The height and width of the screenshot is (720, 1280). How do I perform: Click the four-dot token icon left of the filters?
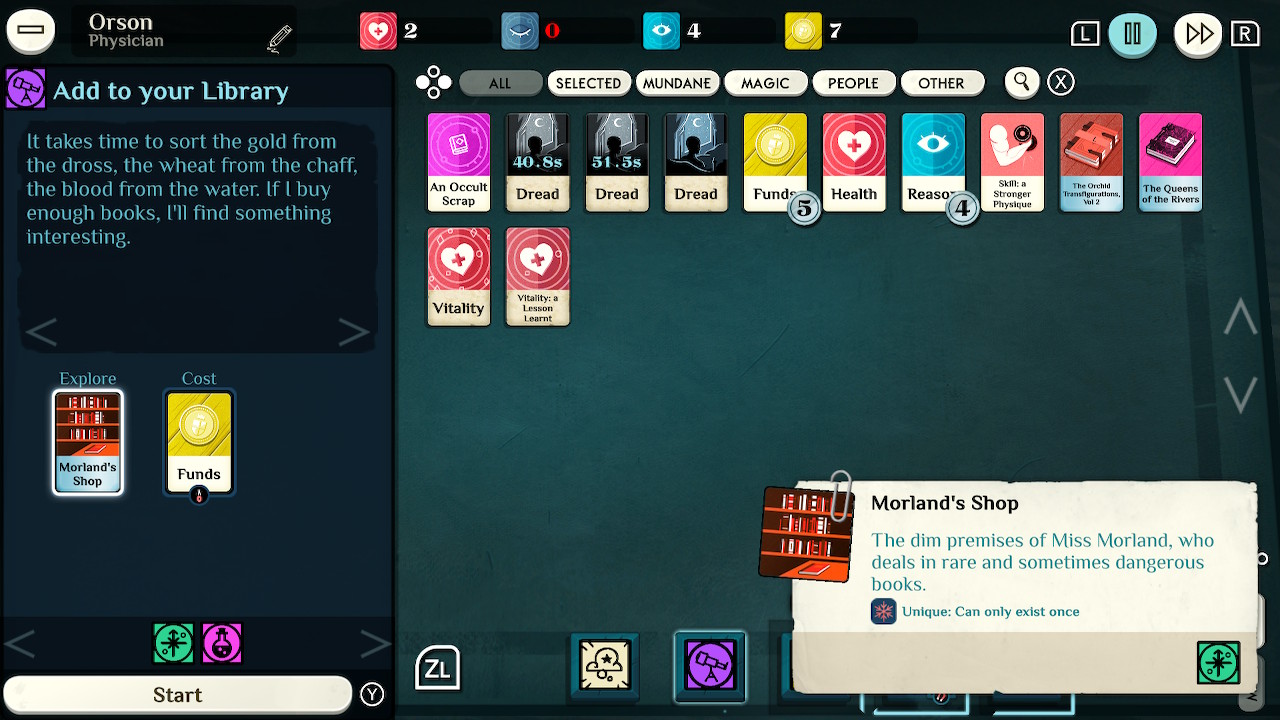[434, 82]
